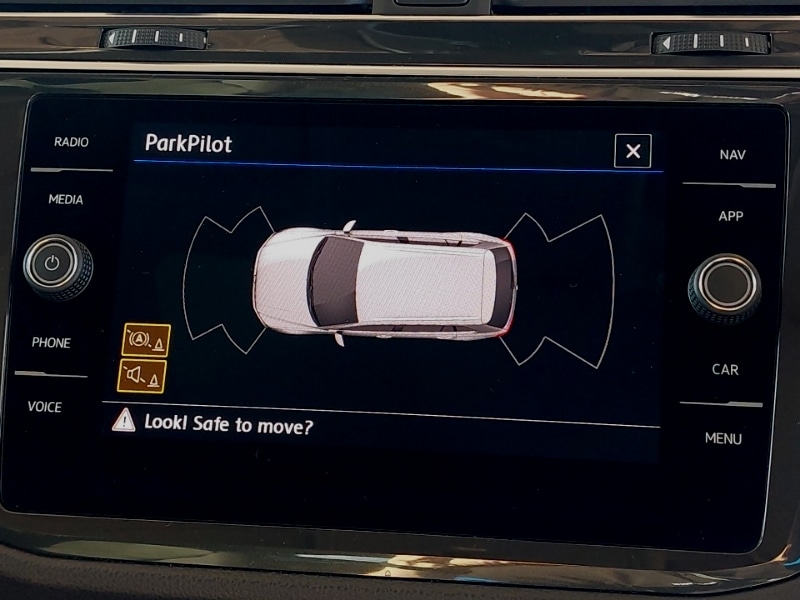Tap the power knob button
Image resolution: width=800 pixels, height=600 pixels.
click(x=57, y=267)
